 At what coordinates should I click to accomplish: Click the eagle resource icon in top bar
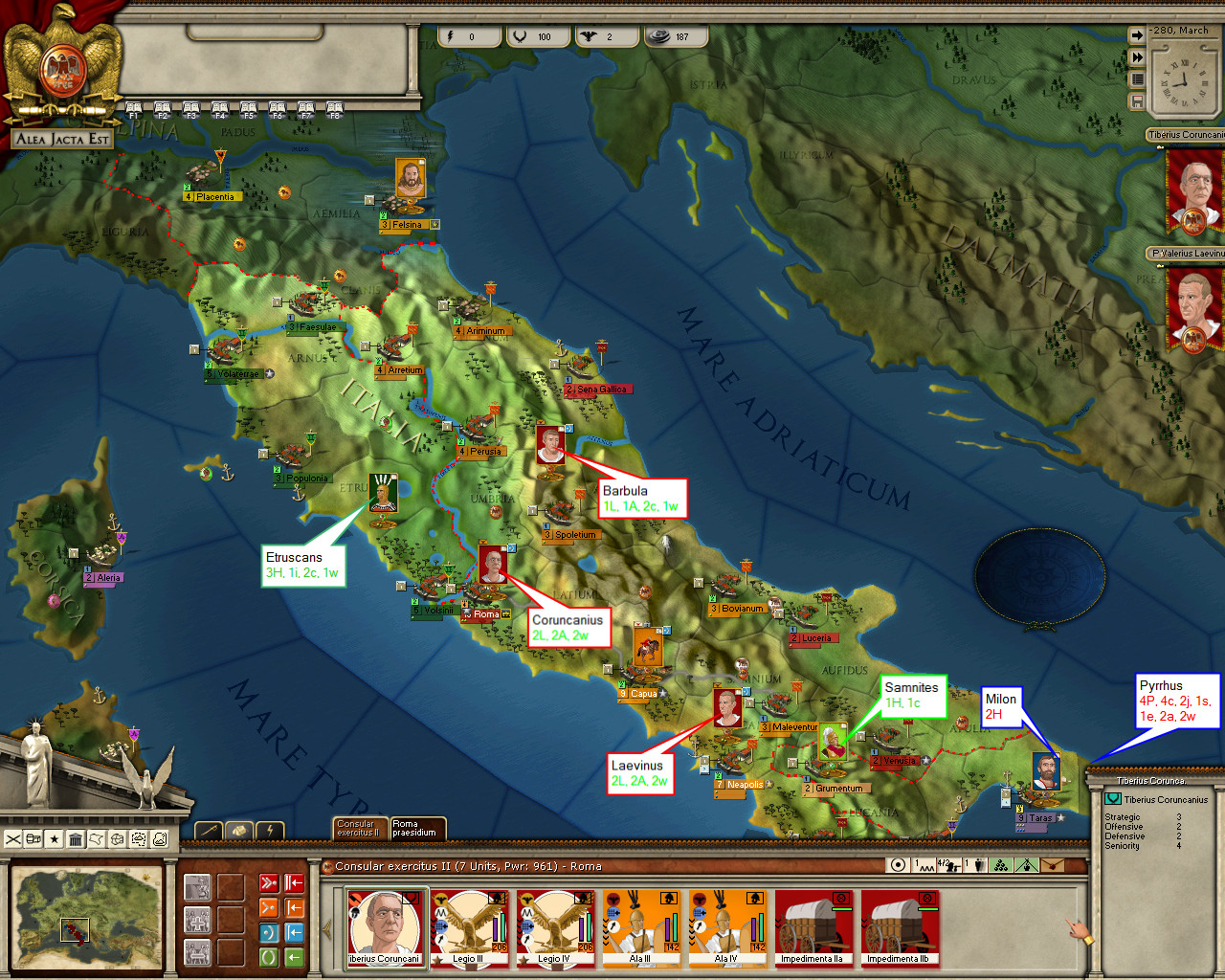click(590, 36)
